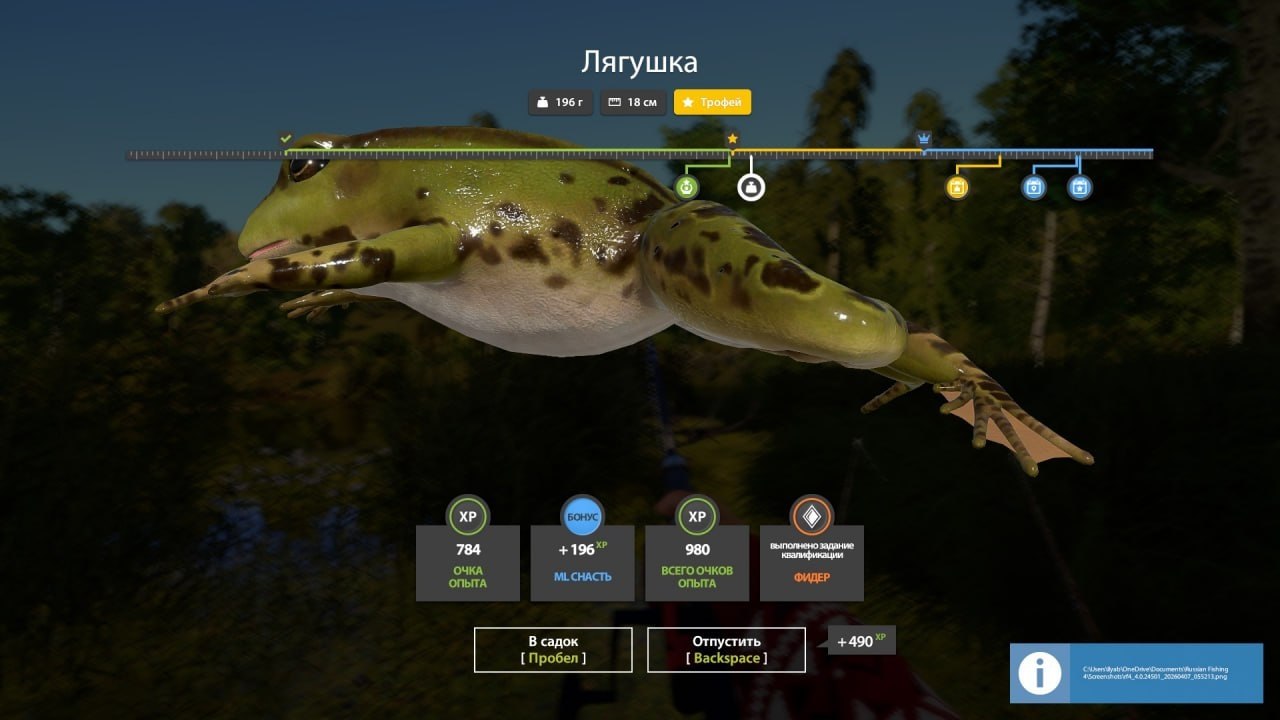Release the frog with "Отпустить"
The width and height of the screenshot is (1280, 720).
click(726, 650)
